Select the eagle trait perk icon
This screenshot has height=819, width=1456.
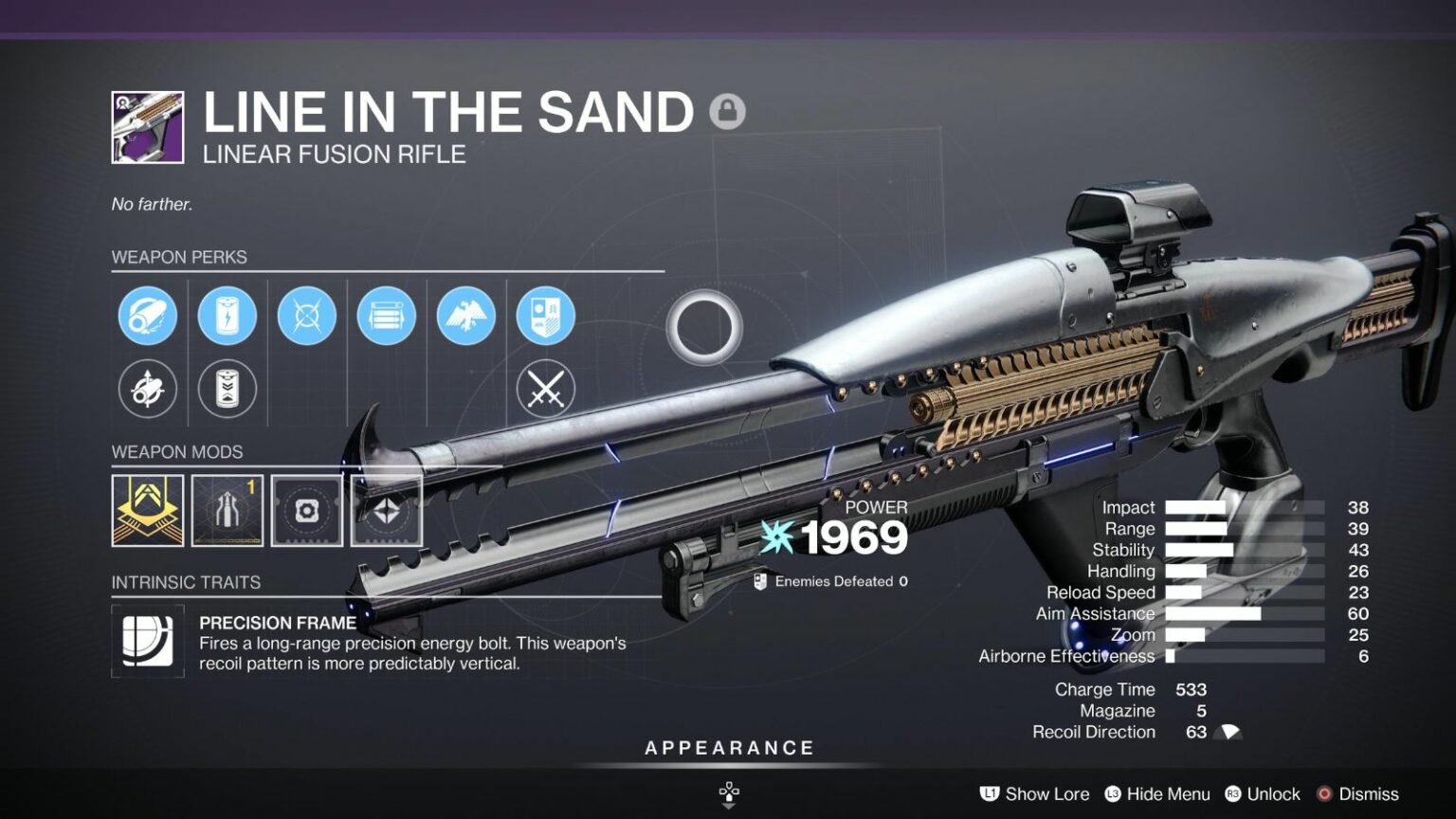465,317
